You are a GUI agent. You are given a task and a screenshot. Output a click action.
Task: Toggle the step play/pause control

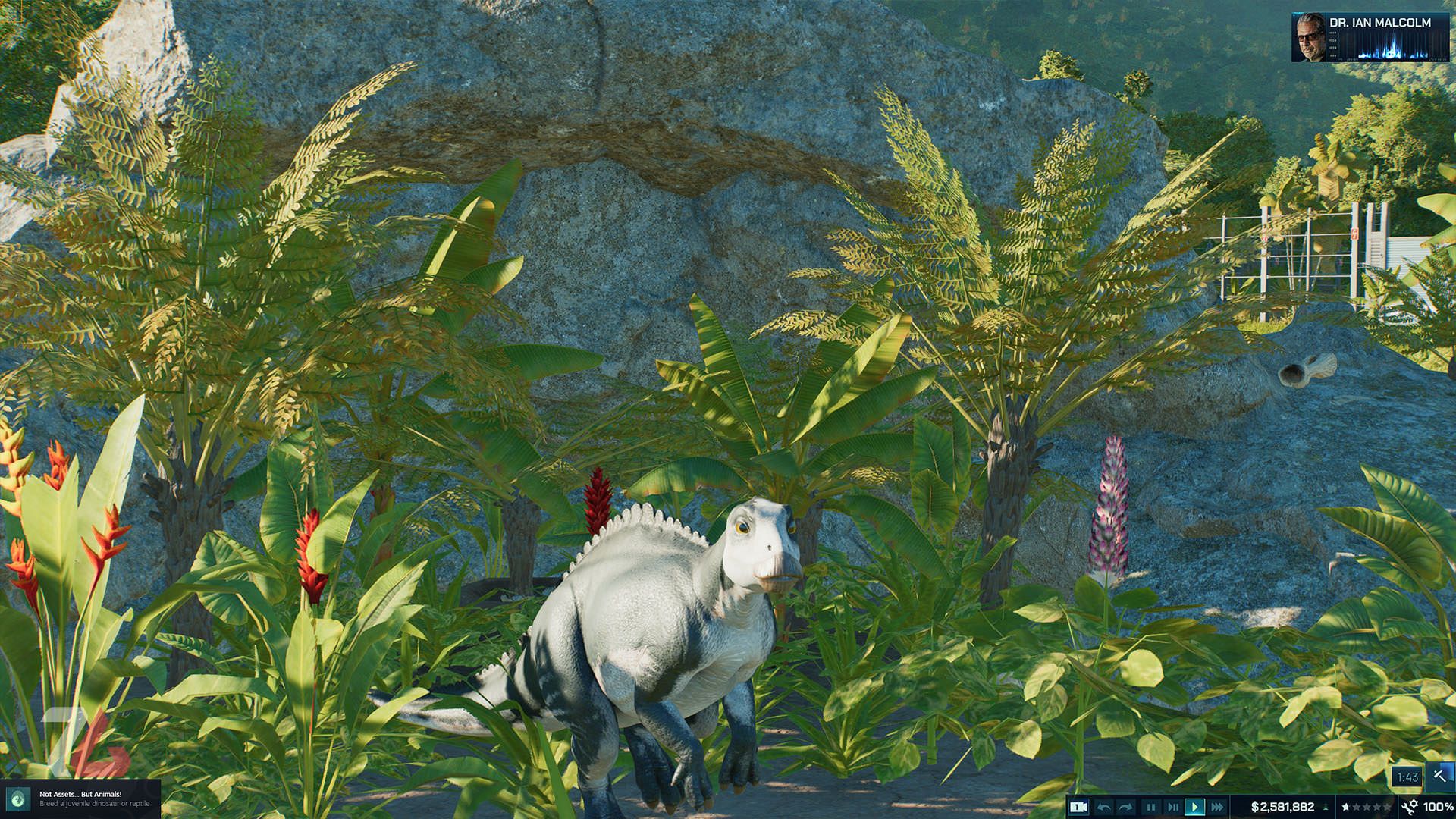1172,807
